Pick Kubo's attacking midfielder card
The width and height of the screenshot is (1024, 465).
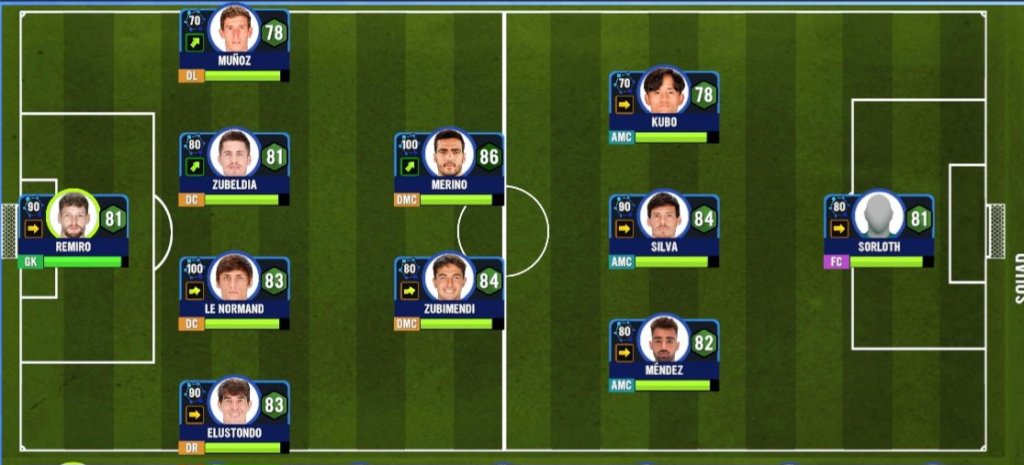pyautogui.click(x=664, y=106)
